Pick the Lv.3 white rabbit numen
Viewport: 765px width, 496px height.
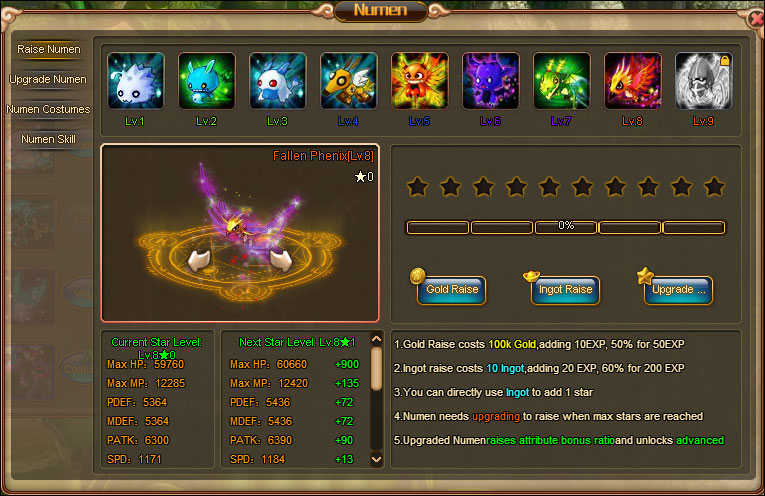[x=278, y=81]
